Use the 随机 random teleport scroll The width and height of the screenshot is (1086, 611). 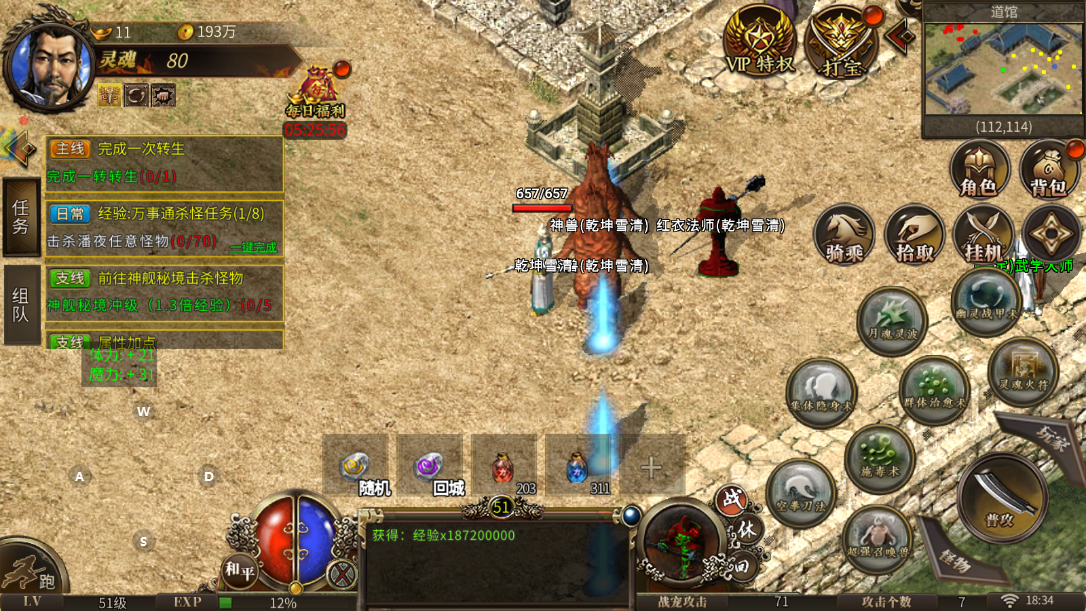pyautogui.click(x=355, y=467)
